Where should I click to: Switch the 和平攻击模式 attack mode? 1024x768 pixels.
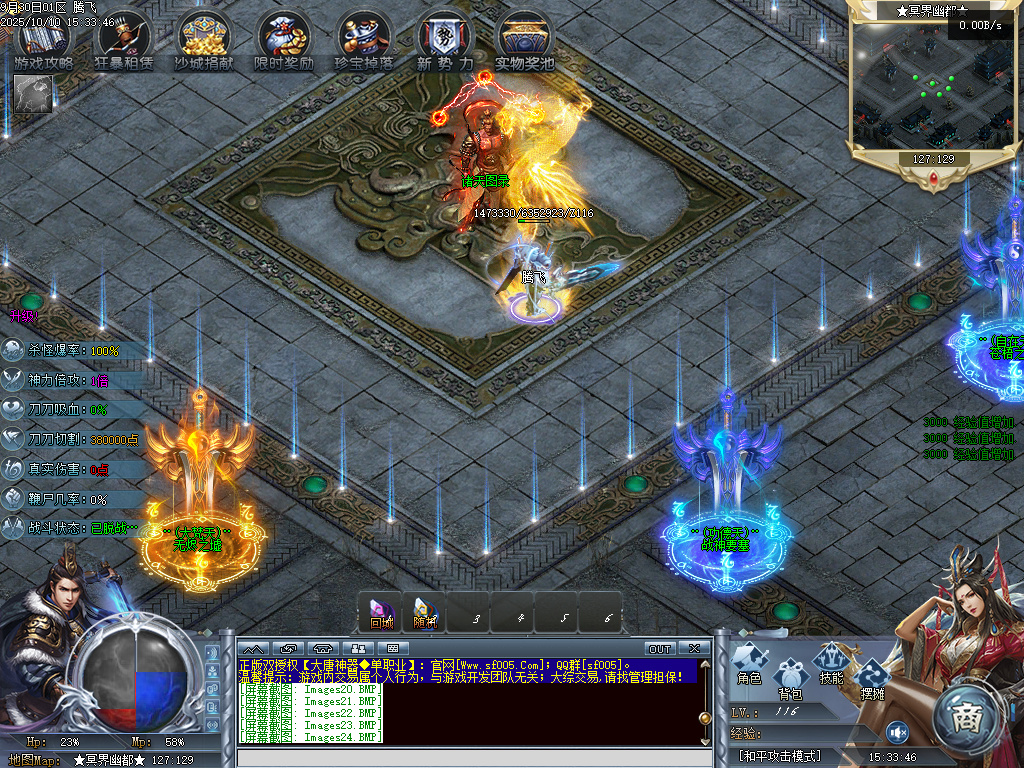click(x=780, y=756)
